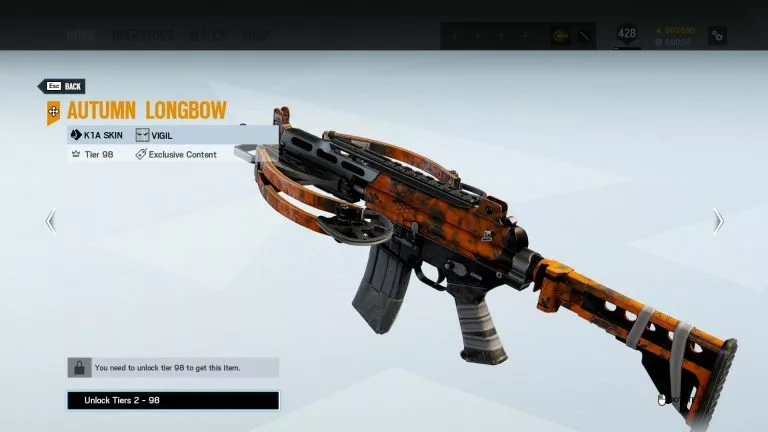Switch to the Operators tab
The height and width of the screenshot is (432, 768).
point(141,36)
